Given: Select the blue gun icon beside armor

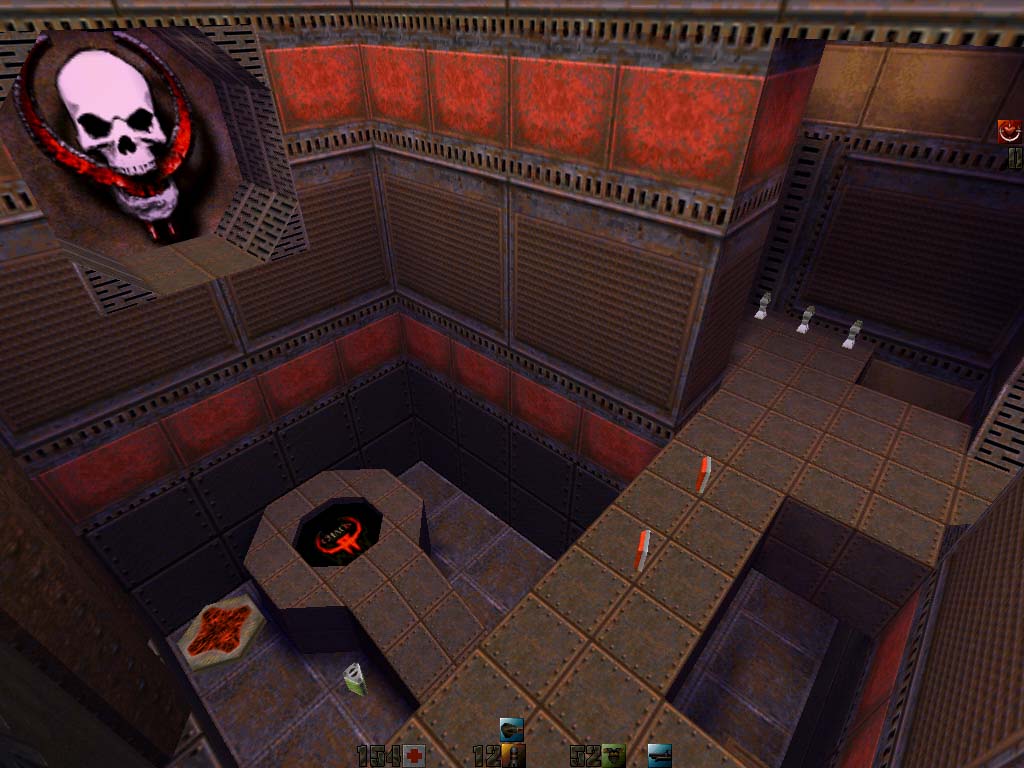Looking at the screenshot, I should (x=659, y=755).
